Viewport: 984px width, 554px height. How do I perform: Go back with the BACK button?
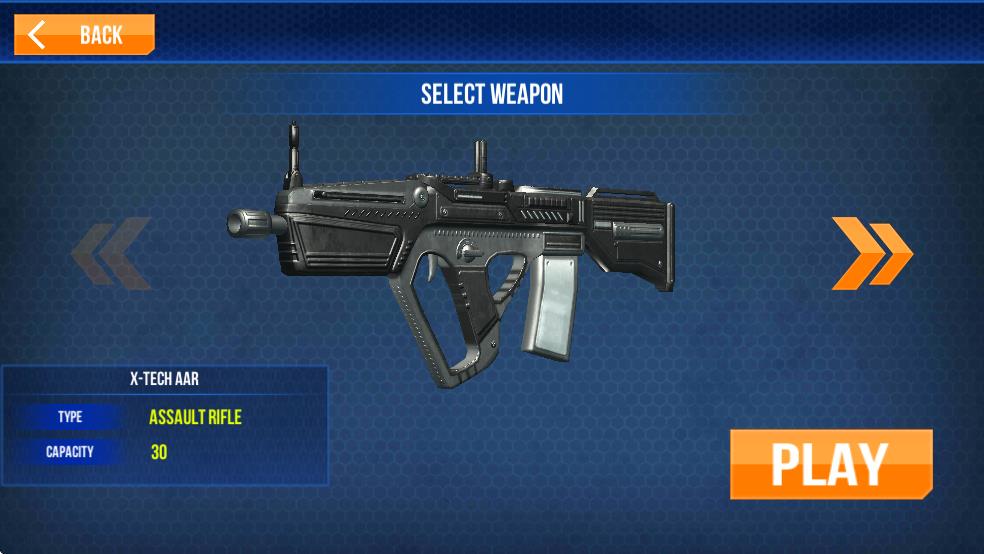pos(84,35)
